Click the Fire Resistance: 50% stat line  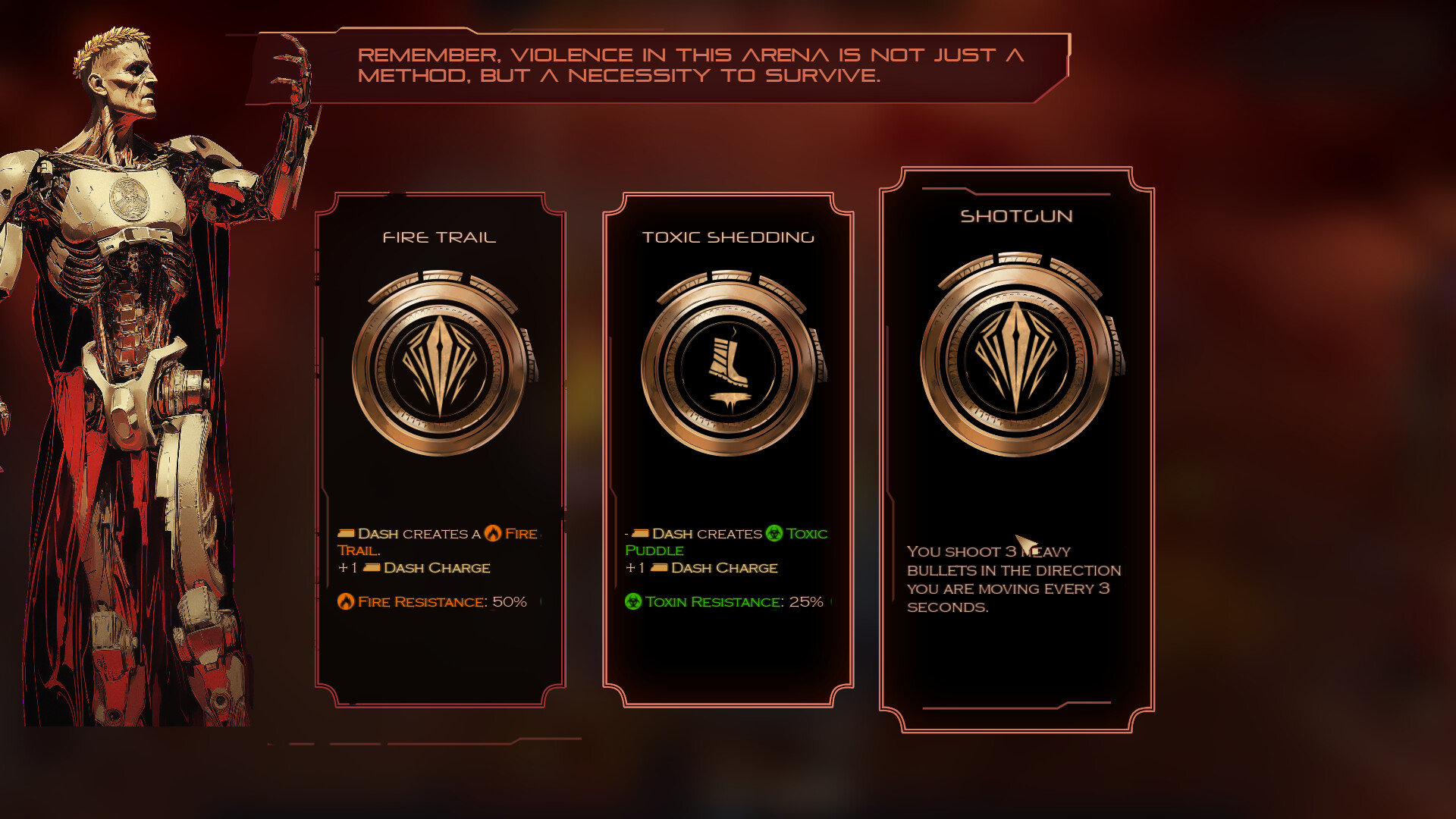coord(432,601)
